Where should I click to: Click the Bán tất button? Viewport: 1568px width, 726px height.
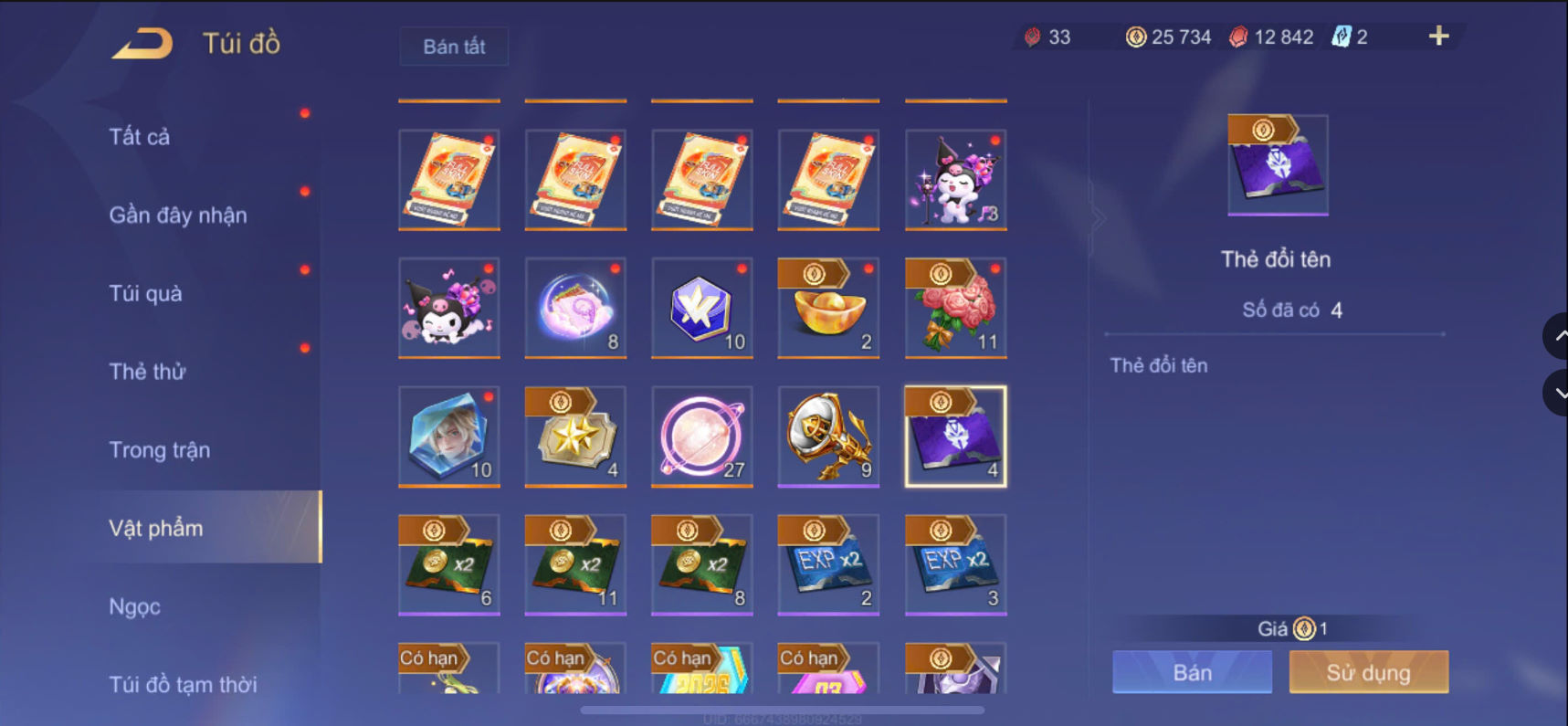[x=453, y=47]
